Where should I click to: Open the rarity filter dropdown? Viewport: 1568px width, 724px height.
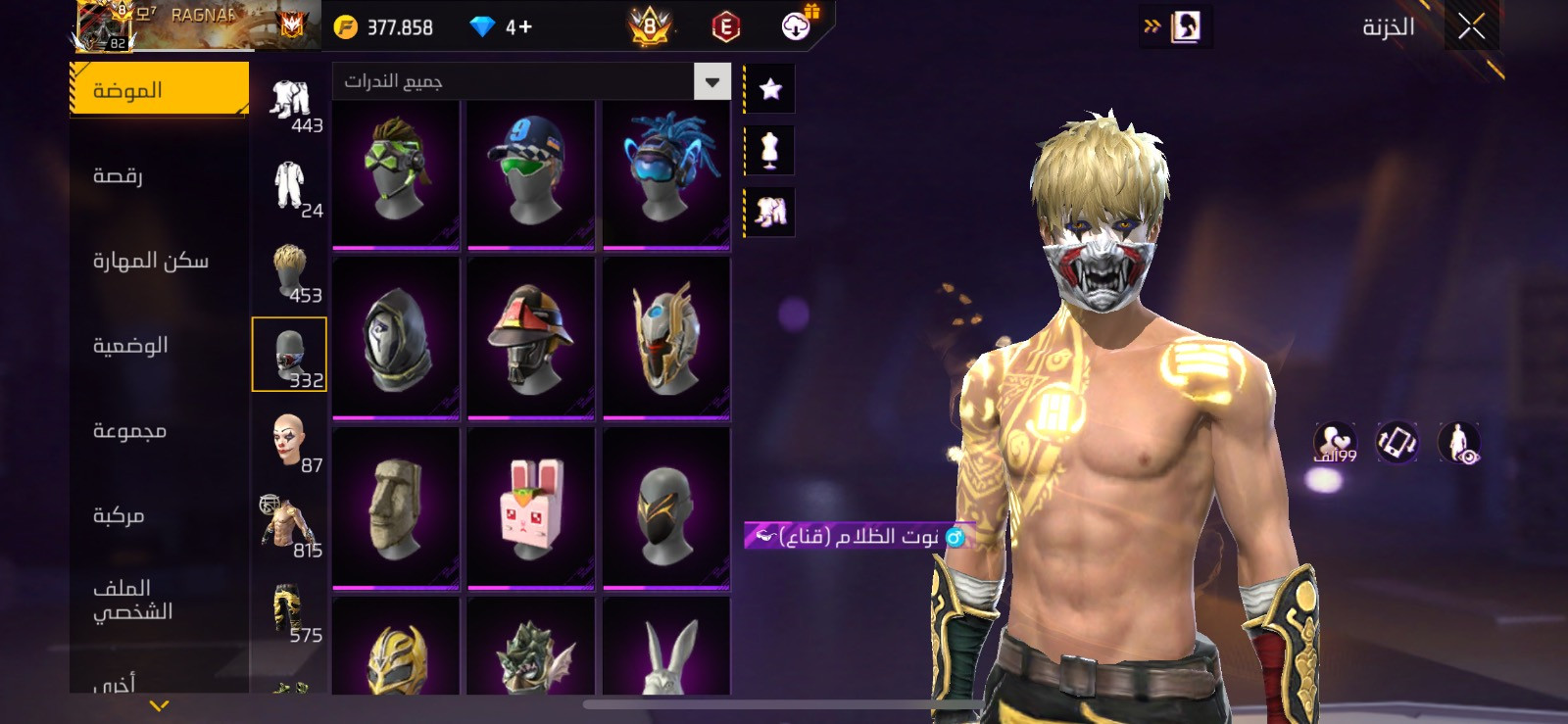pos(712,81)
